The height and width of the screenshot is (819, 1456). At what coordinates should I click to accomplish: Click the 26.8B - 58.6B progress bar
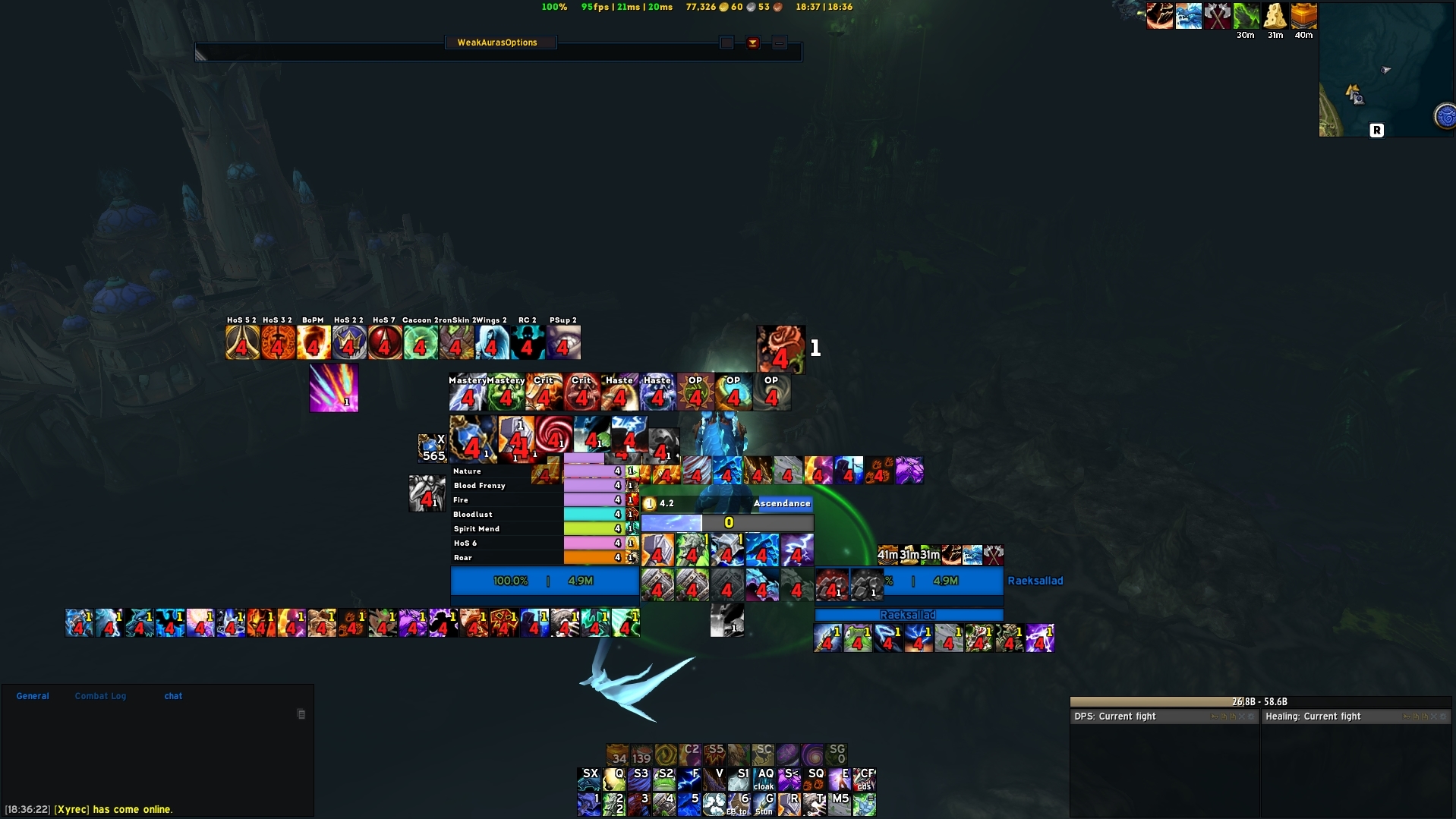pyautogui.click(x=1260, y=701)
